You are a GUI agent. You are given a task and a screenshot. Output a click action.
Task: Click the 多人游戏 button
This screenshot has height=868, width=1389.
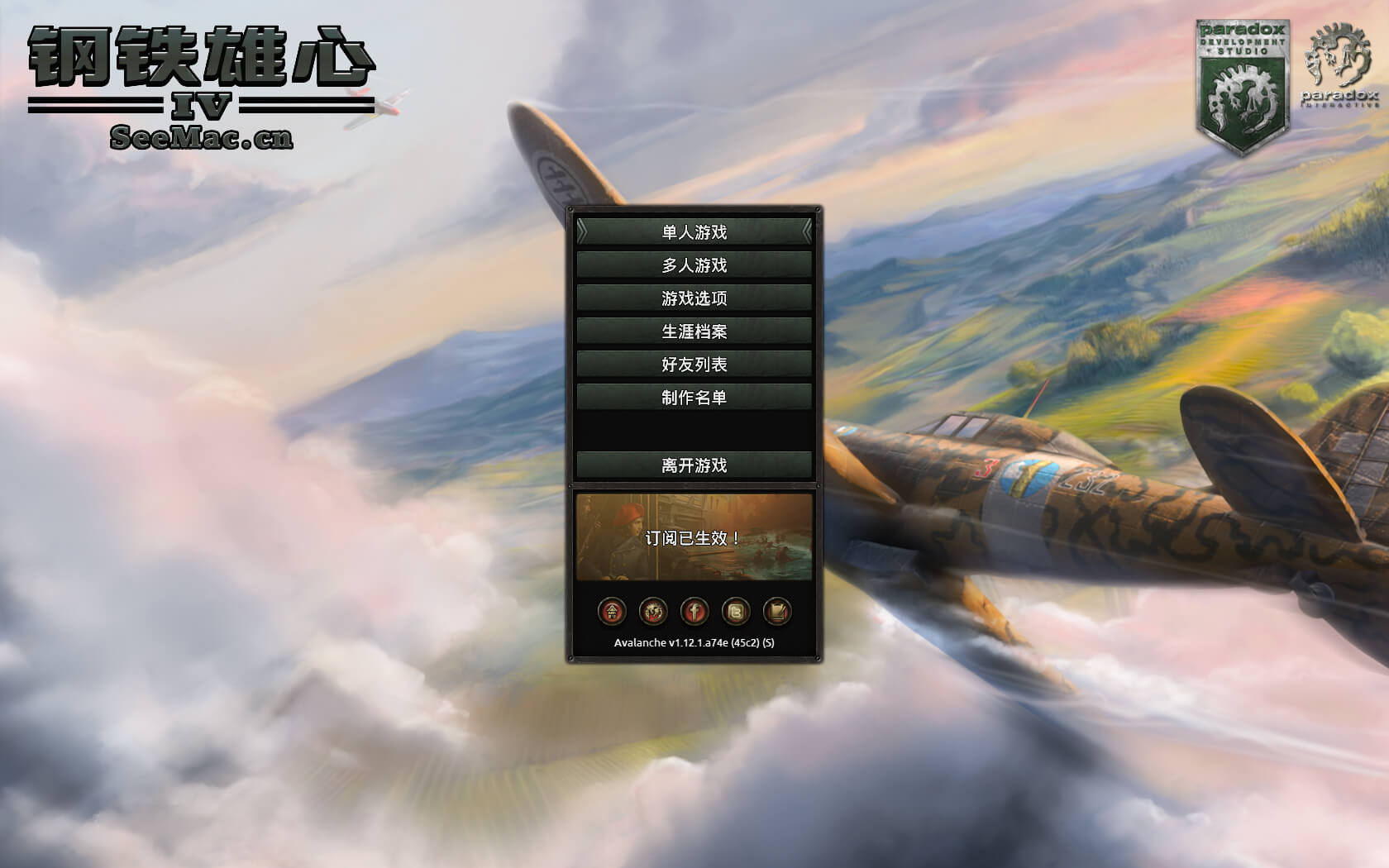coord(694,266)
